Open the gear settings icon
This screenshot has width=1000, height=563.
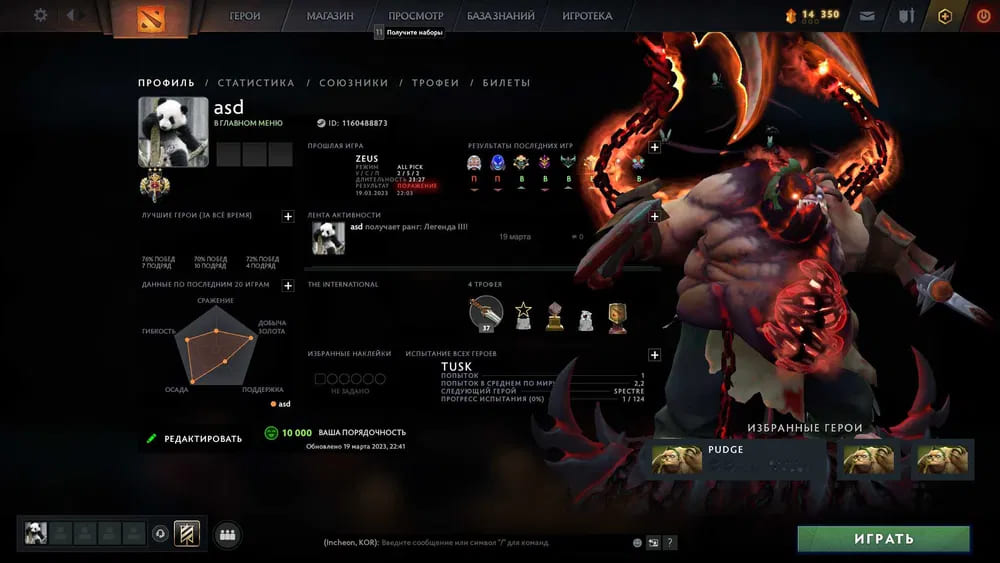[x=40, y=15]
